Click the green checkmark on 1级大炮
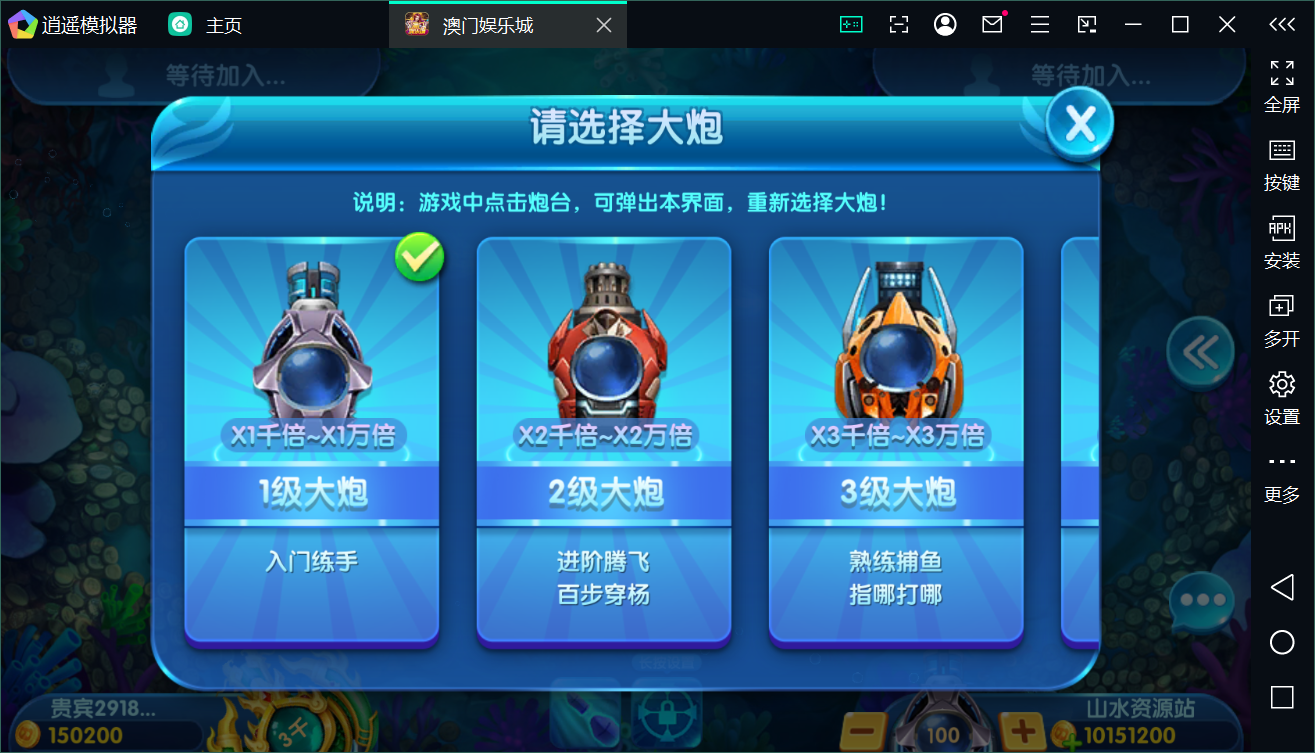Screen dimensions: 1315x753 point(419,257)
